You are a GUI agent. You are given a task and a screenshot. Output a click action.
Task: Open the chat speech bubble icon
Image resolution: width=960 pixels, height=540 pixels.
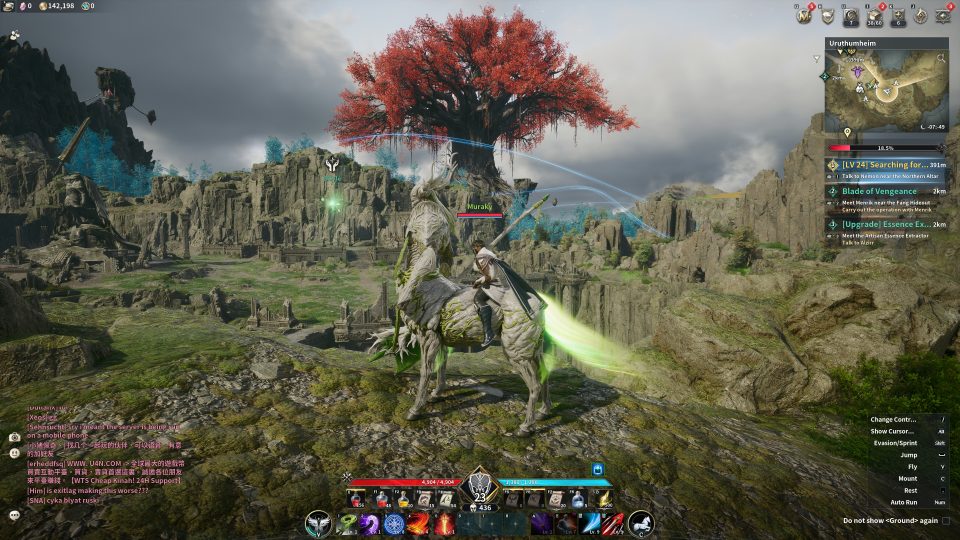(14, 514)
